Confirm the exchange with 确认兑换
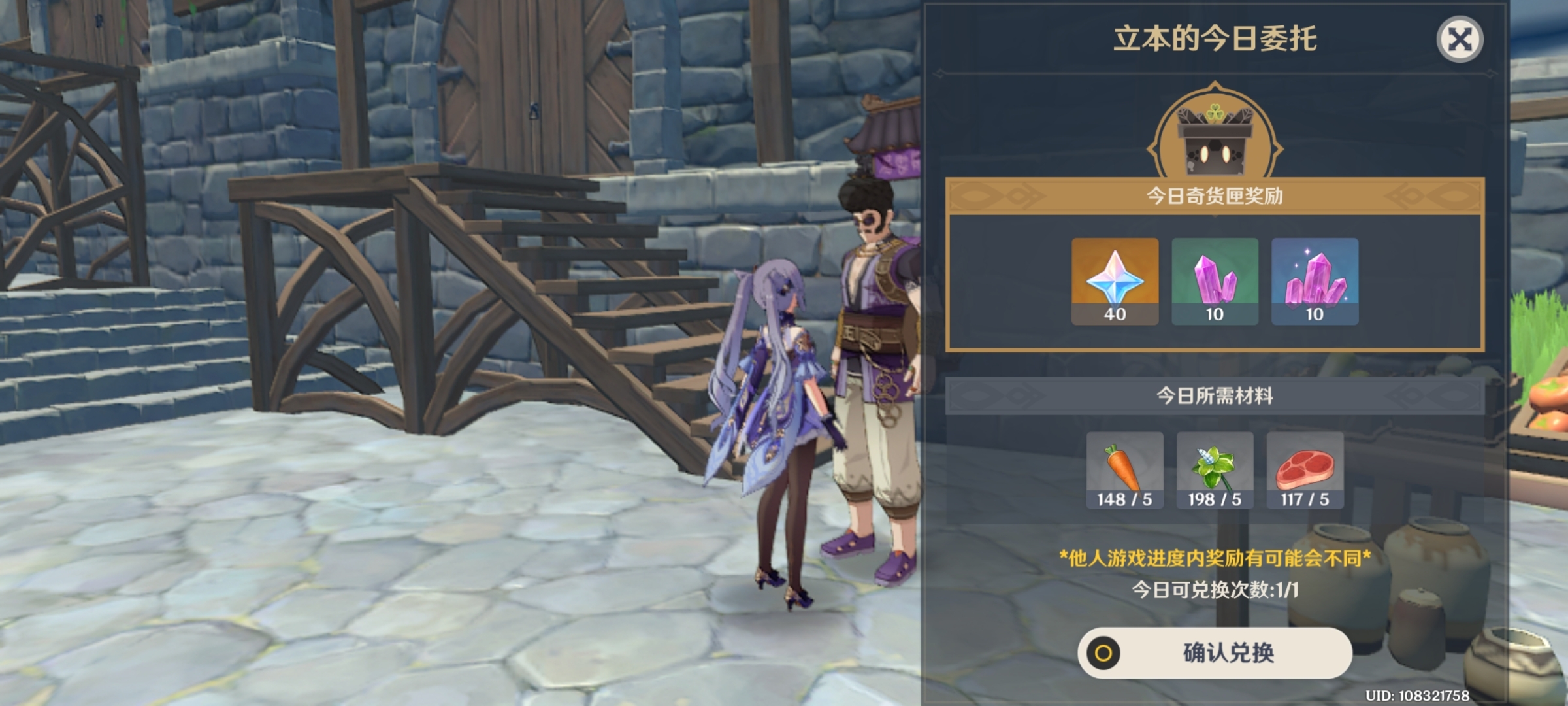 (1215, 652)
